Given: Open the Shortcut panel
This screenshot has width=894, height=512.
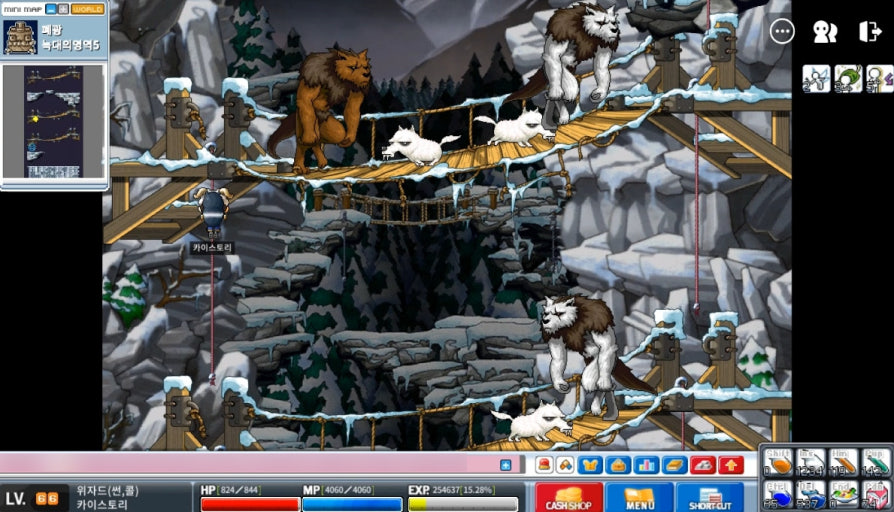Looking at the screenshot, I should pos(709,497).
